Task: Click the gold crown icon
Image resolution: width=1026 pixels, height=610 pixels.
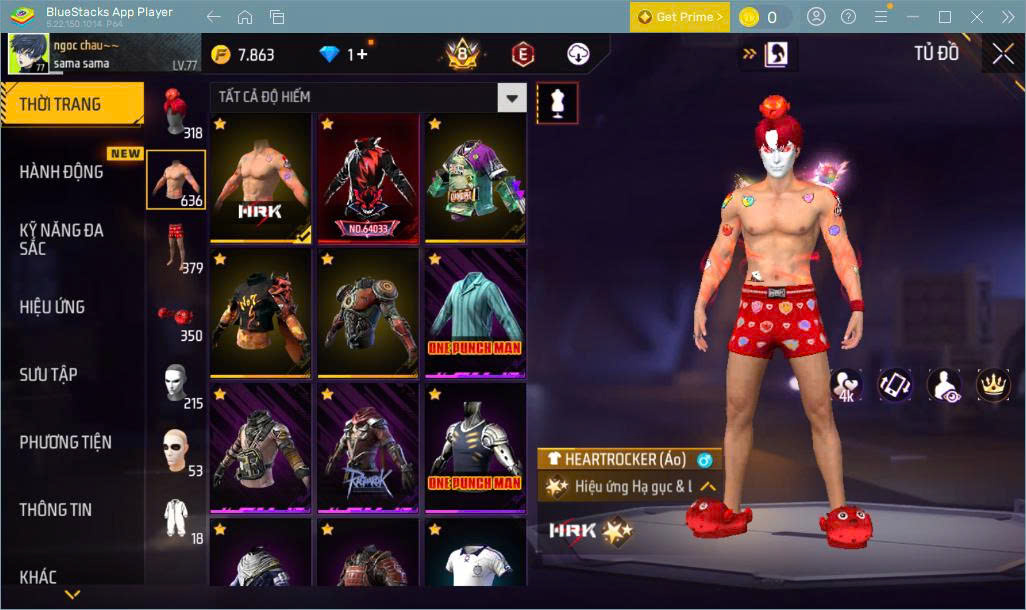Action: coord(993,384)
